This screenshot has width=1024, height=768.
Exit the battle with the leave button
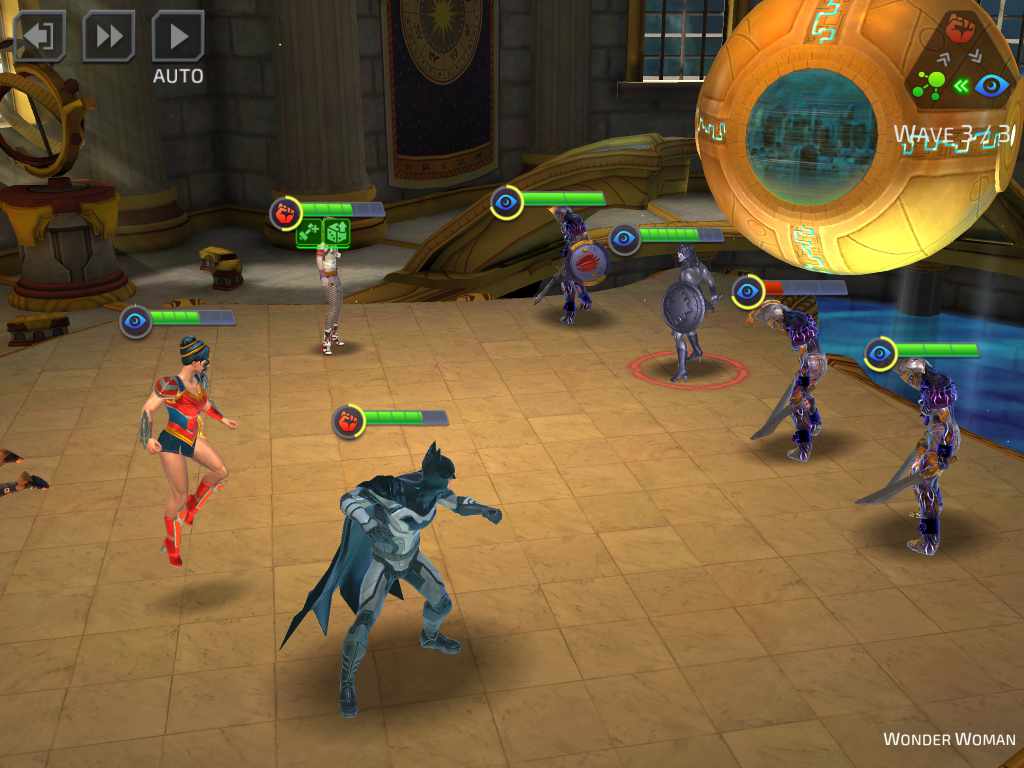(x=39, y=36)
